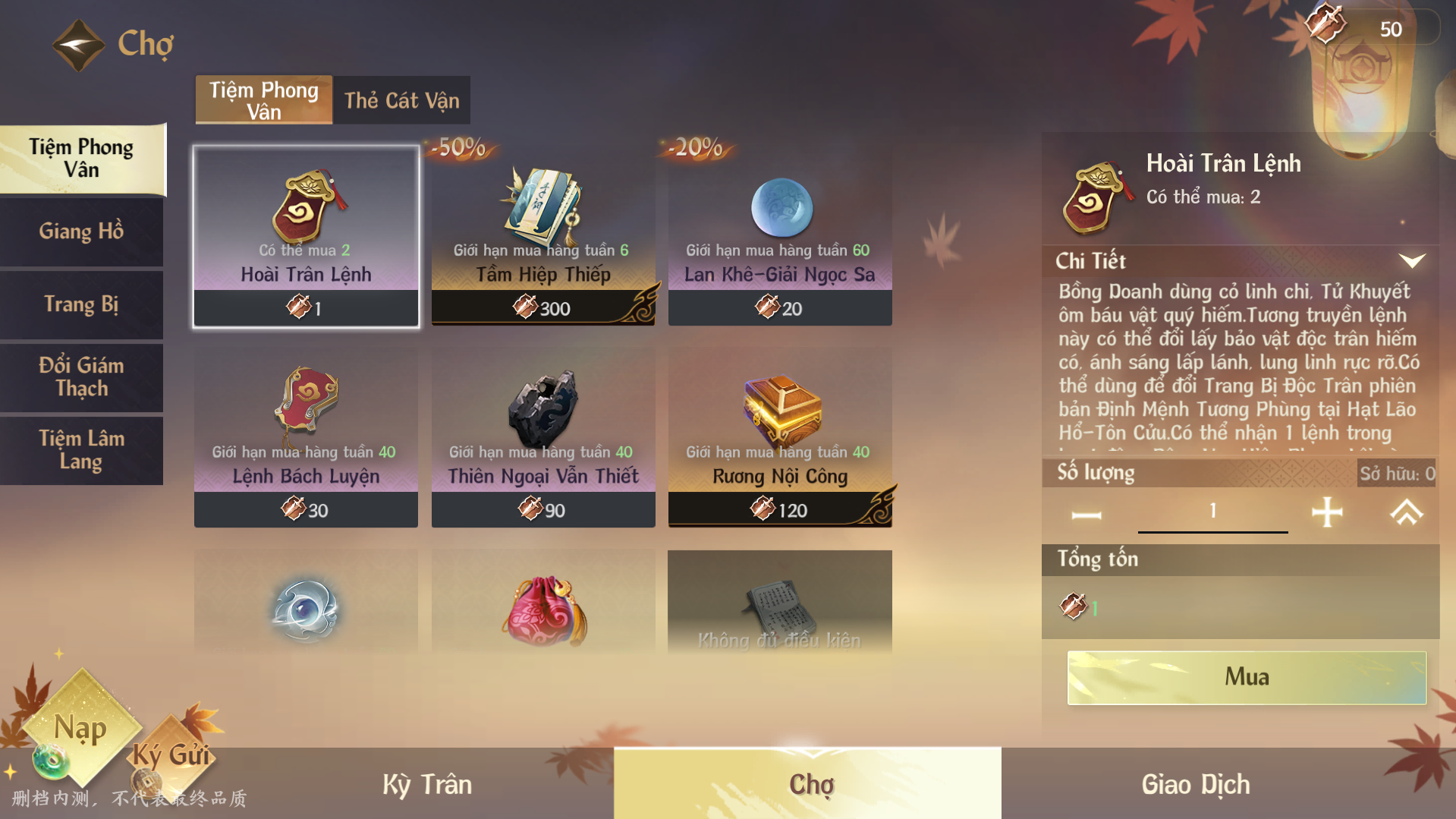Open the Giao Dịch bottom tab
1456x819 pixels.
(x=1196, y=784)
